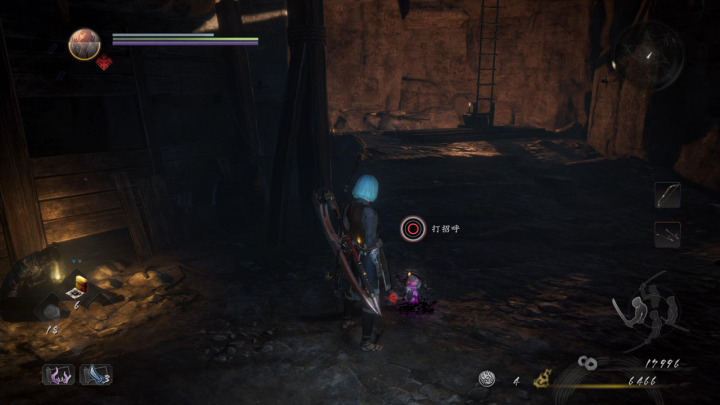Select the bow ranged weapon slot
Screen dimensions: 720x405
point(667,195)
